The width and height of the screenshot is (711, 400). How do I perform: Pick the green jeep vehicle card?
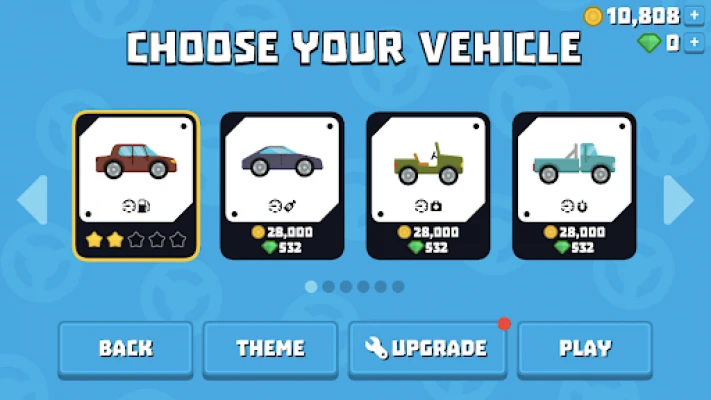coord(428,184)
